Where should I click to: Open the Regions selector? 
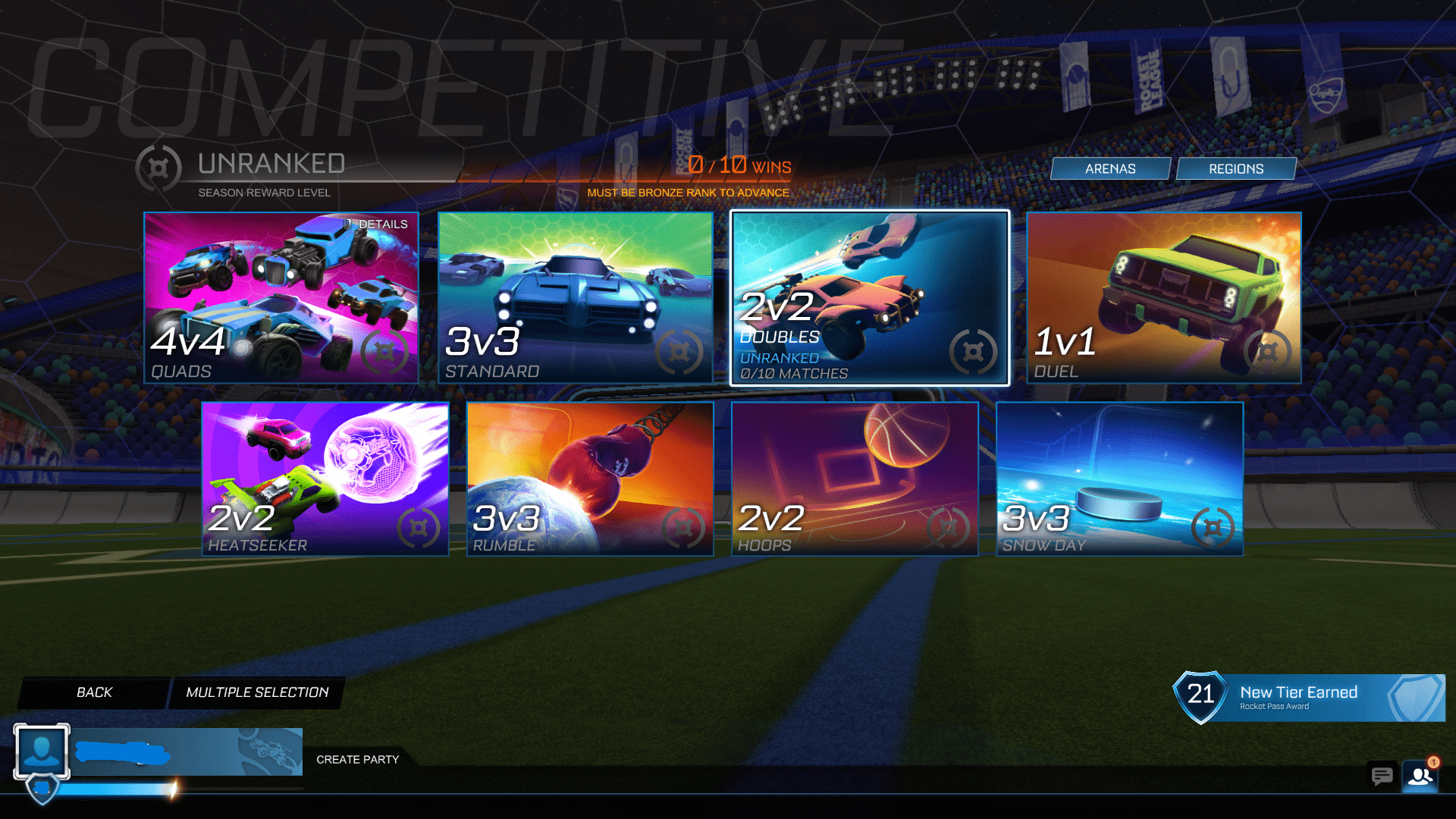pos(1236,168)
